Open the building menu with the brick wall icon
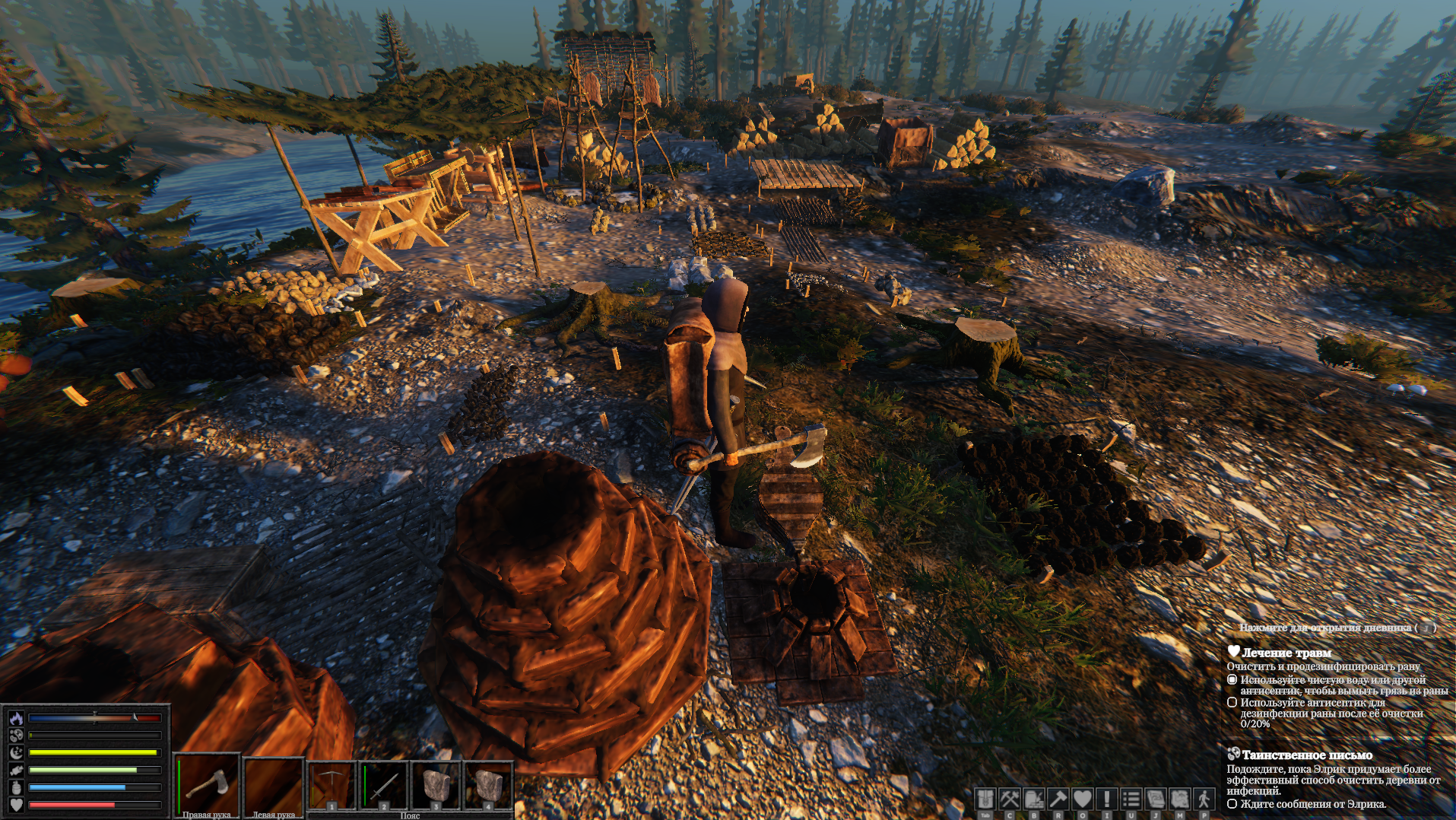This screenshot has width=1456, height=820. click(x=1034, y=799)
